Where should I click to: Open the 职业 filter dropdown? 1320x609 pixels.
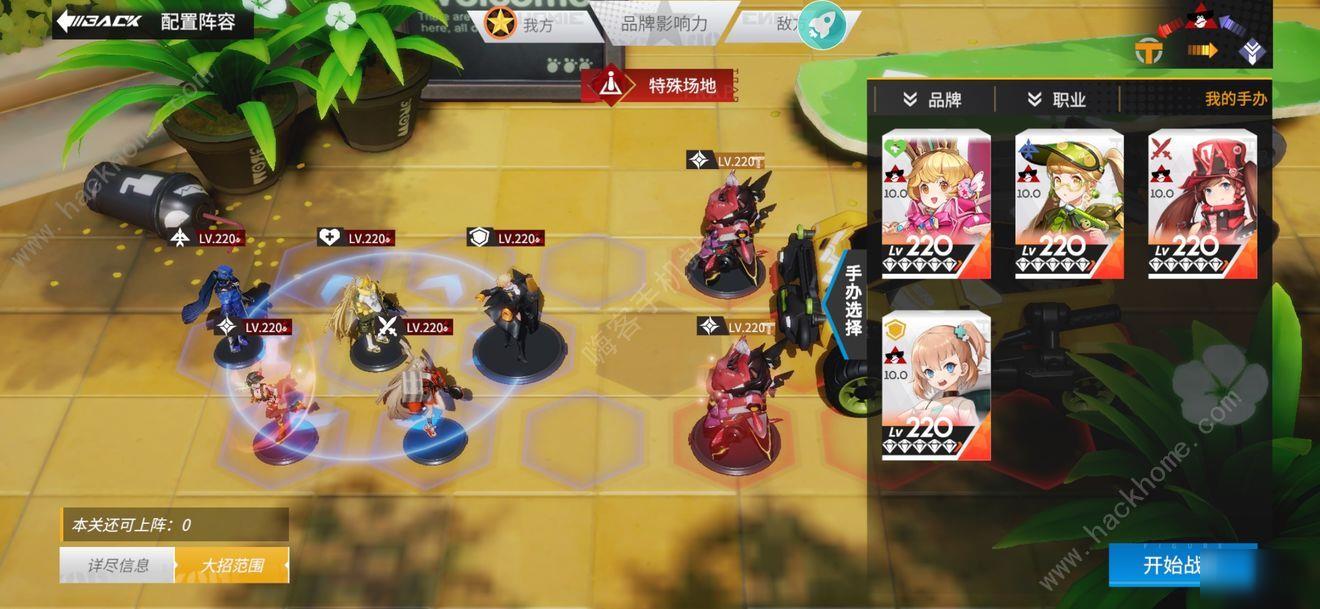click(x=1056, y=99)
